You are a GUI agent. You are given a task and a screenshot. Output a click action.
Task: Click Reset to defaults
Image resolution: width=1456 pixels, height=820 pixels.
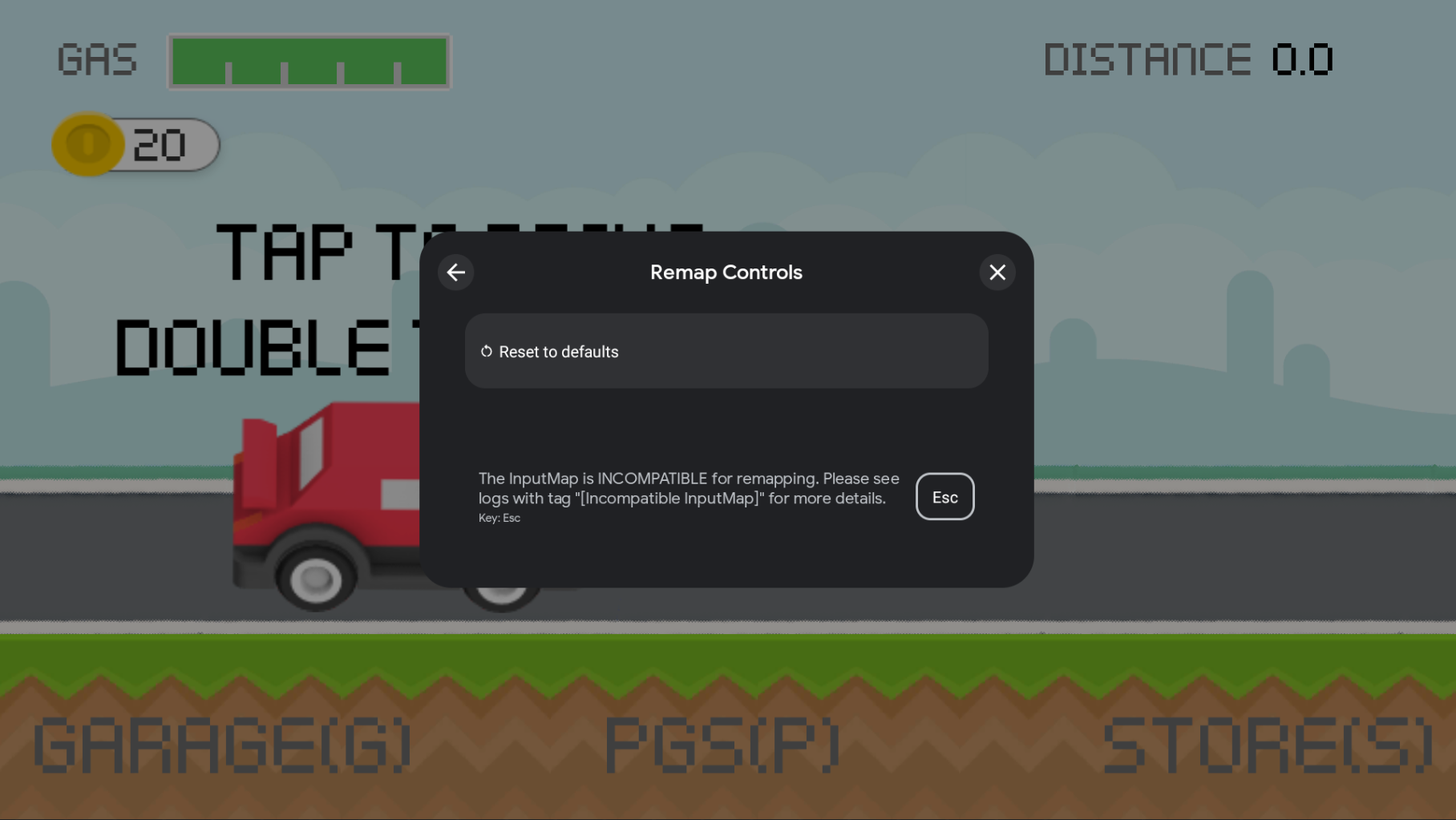click(558, 351)
